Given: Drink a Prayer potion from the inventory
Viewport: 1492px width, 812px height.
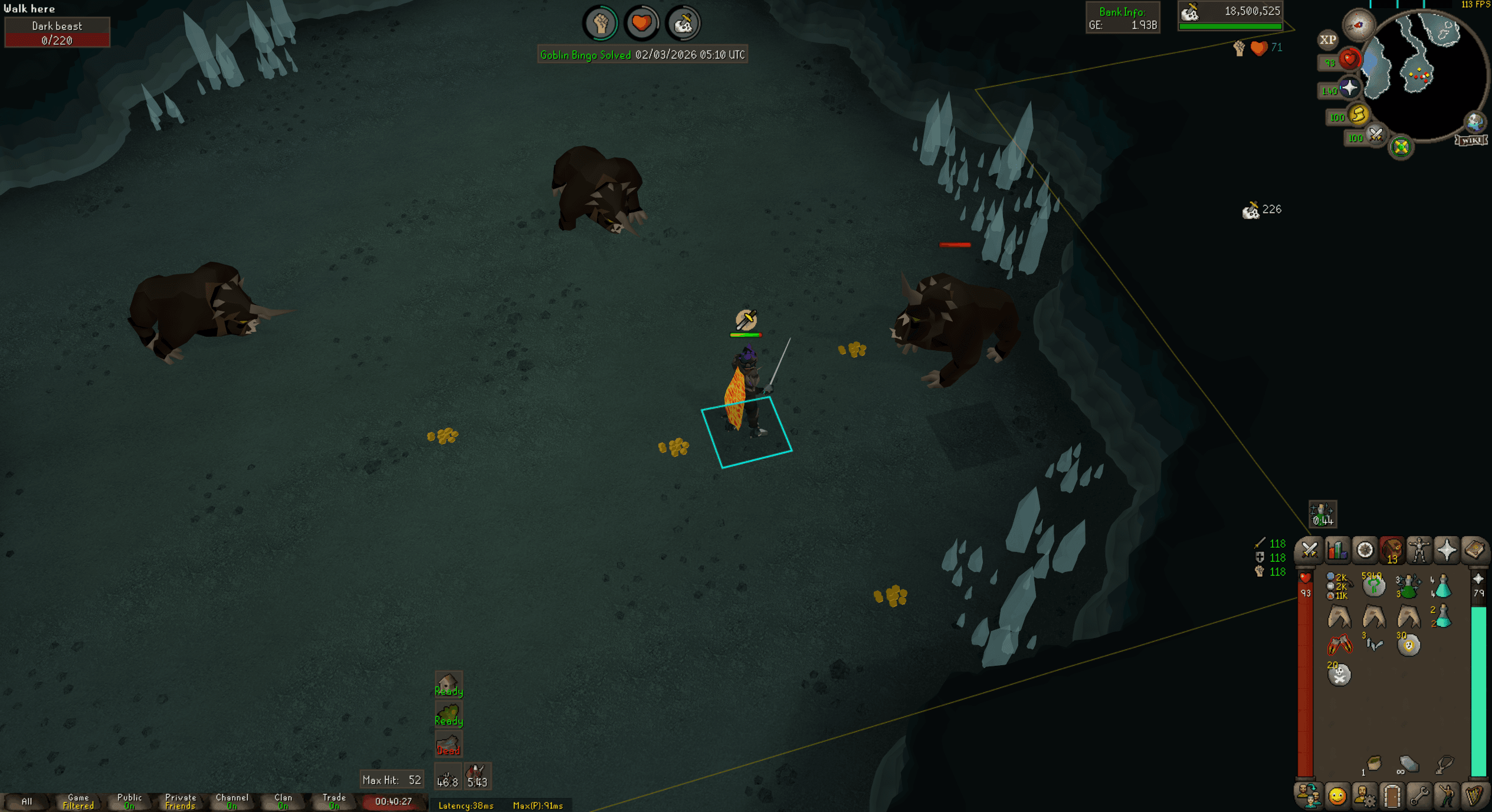Looking at the screenshot, I should point(1442,586).
